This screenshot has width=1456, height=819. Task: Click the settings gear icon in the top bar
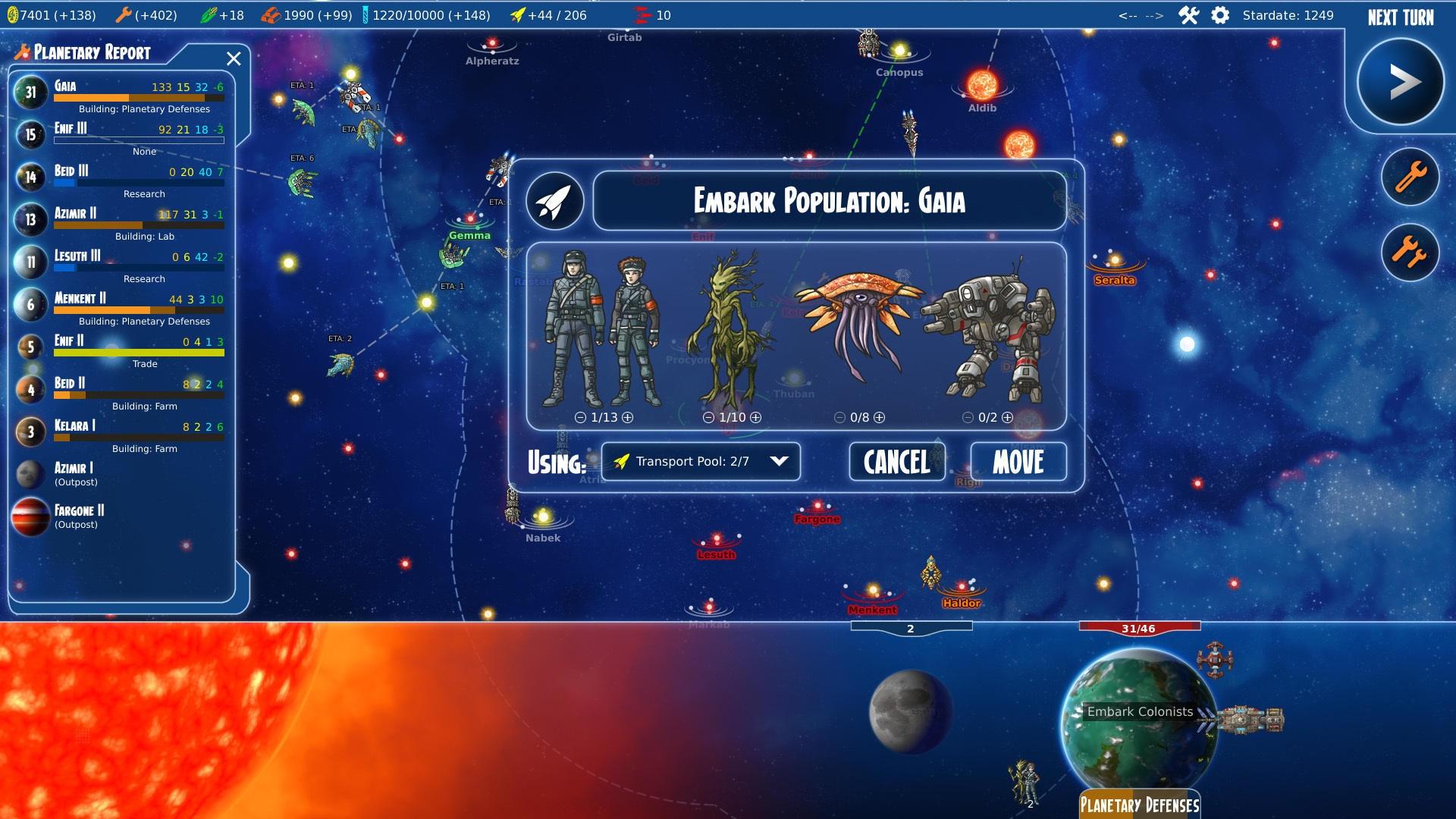tap(1220, 14)
